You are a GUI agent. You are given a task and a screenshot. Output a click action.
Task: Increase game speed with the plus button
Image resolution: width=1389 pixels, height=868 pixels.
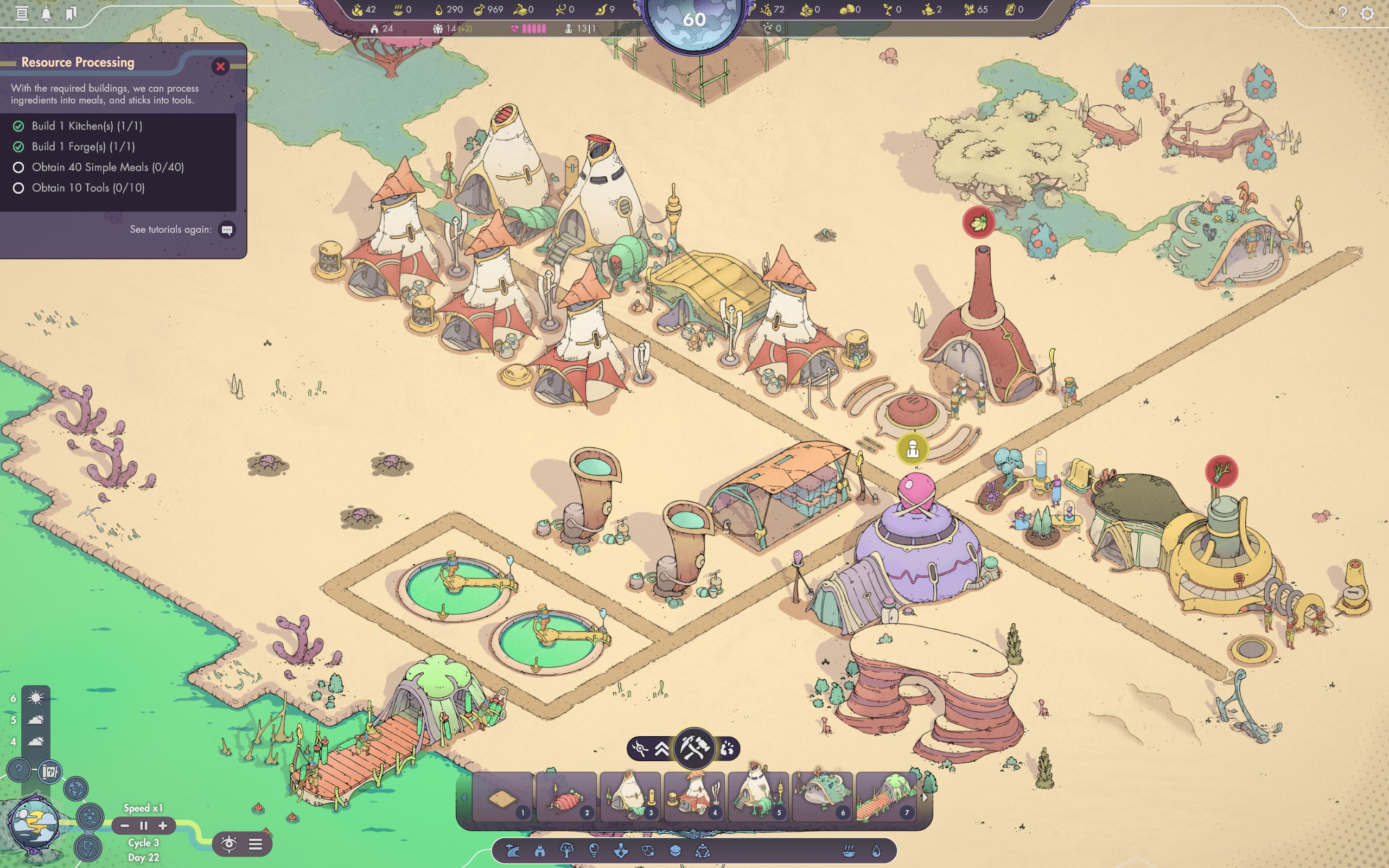[x=163, y=826]
